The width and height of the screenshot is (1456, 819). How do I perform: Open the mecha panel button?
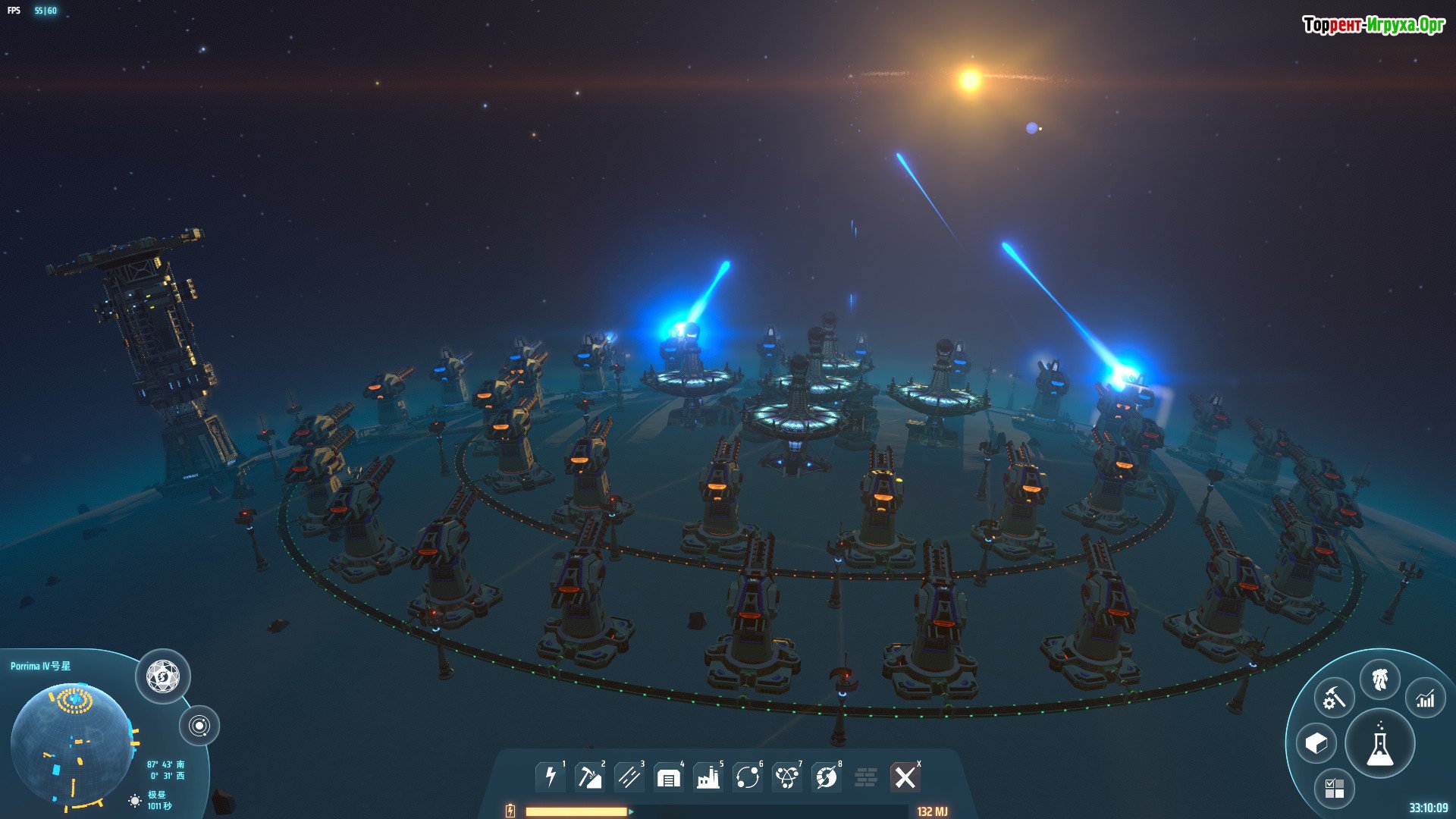pyautogui.click(x=1380, y=679)
